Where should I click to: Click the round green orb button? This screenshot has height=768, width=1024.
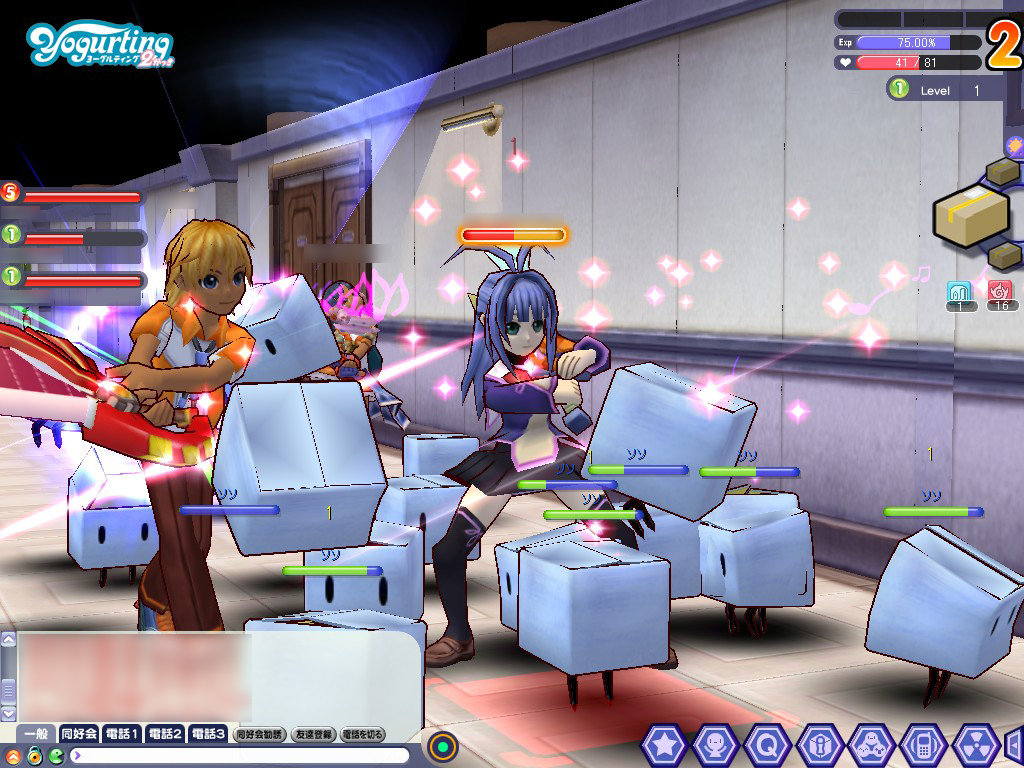(x=442, y=746)
